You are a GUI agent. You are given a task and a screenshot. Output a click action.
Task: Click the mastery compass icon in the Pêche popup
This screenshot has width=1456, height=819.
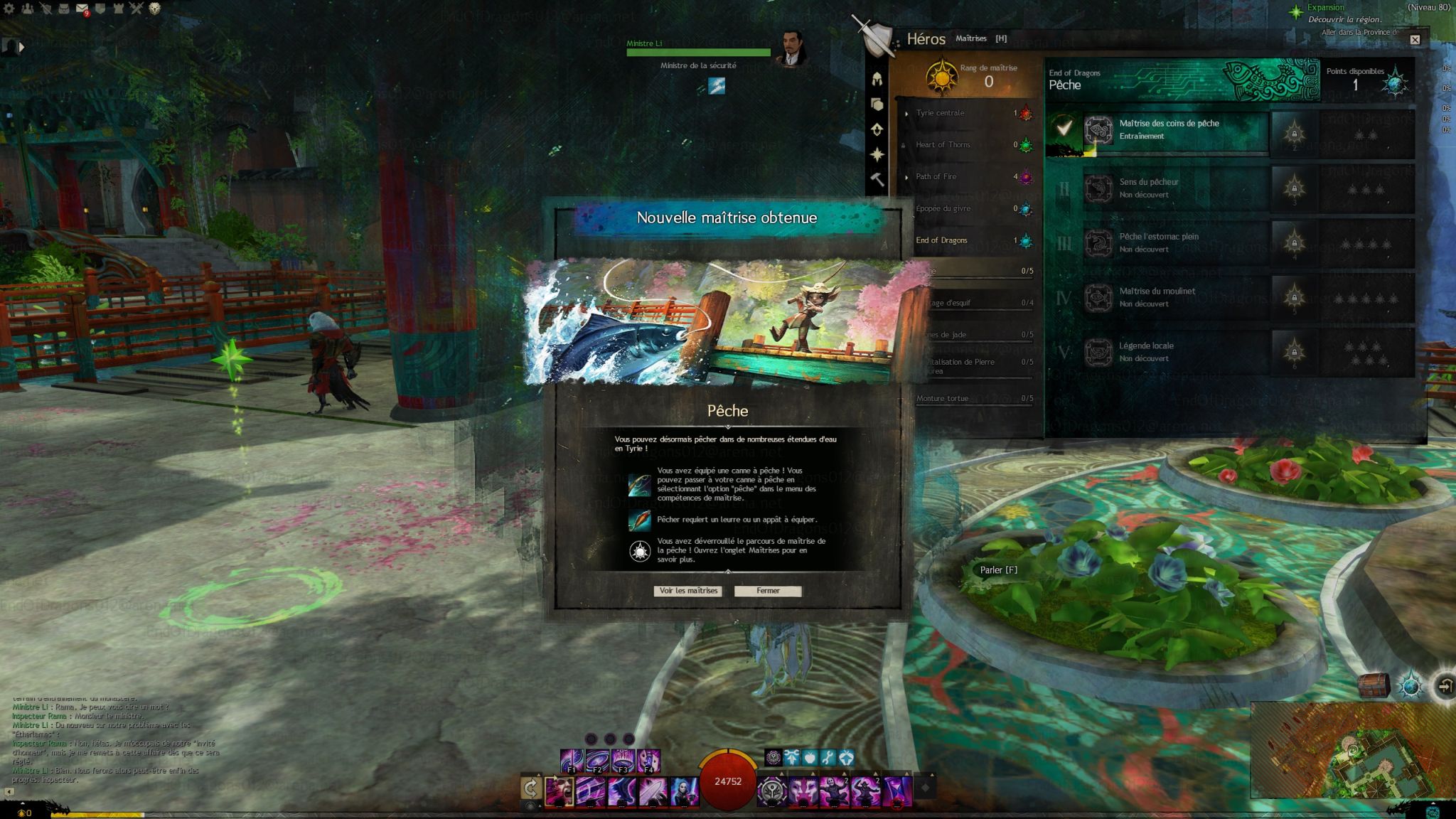pos(640,551)
